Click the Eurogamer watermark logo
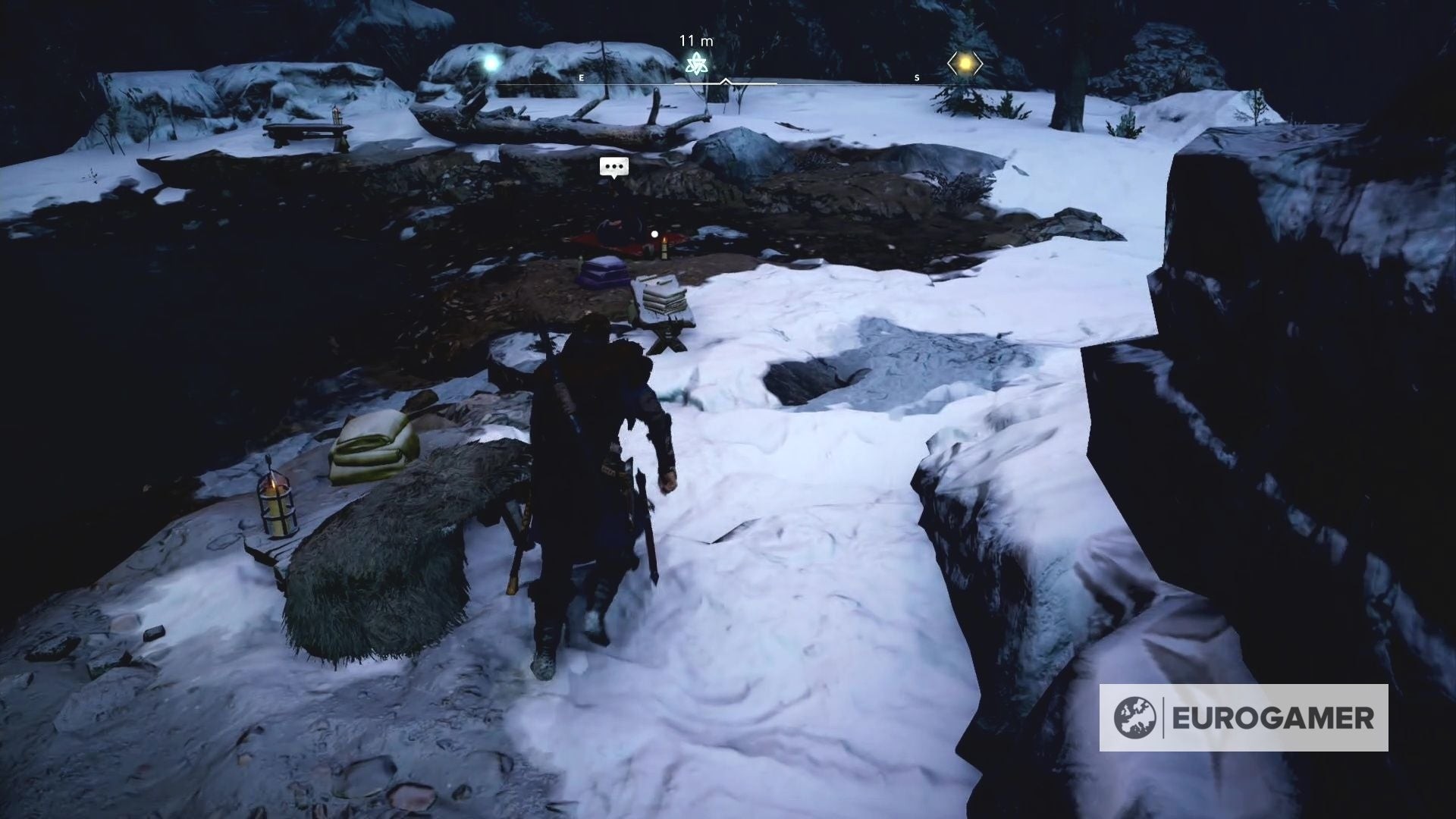This screenshot has height=819, width=1456. point(1243,717)
